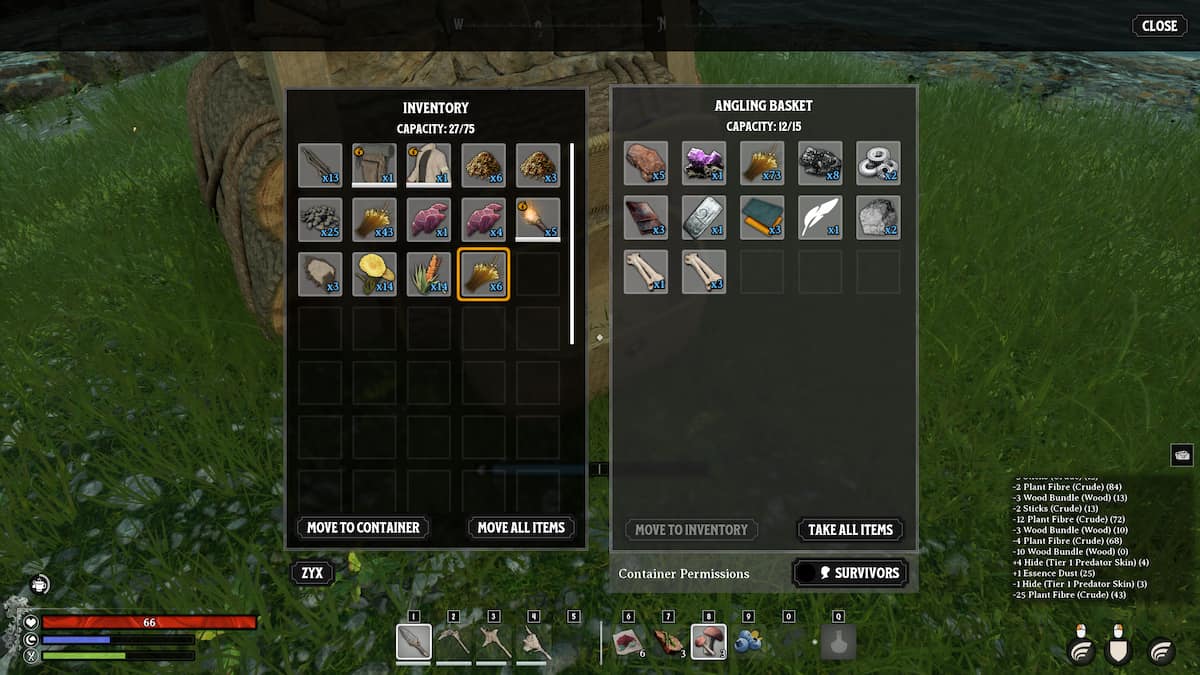Select the metal rings basket slot
This screenshot has height=675, width=1200.
pyautogui.click(x=878, y=163)
